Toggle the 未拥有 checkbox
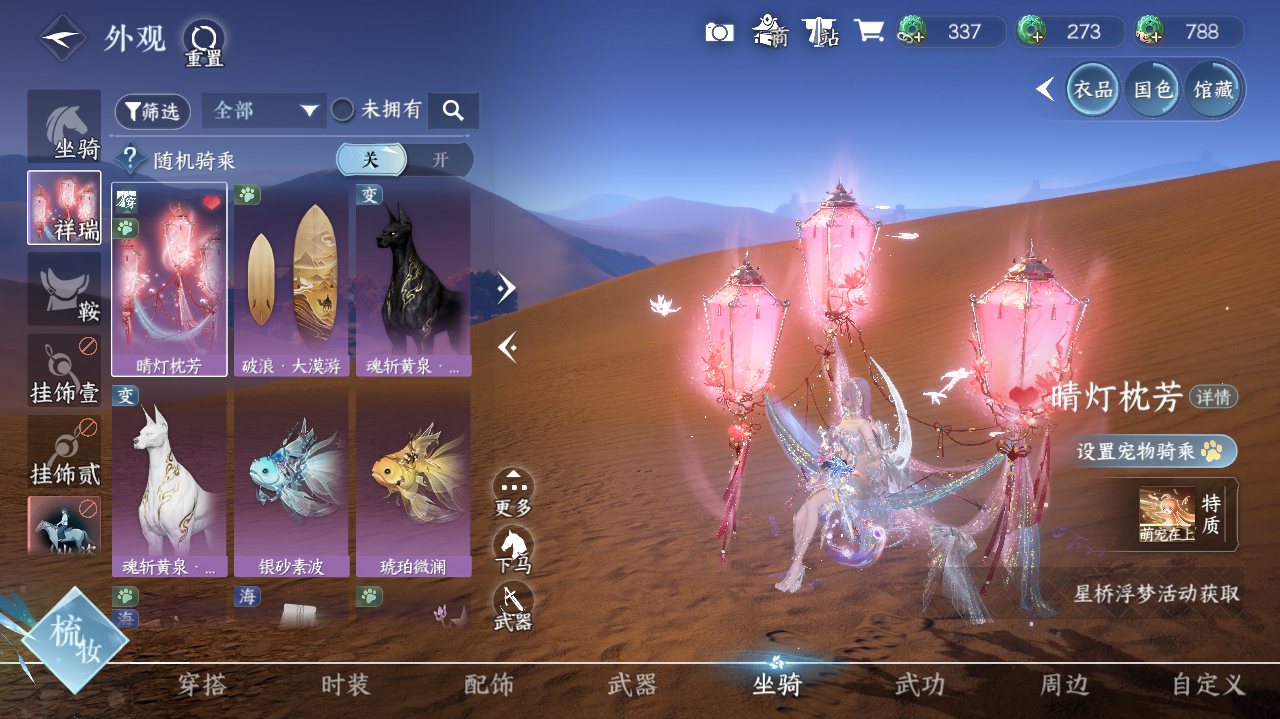This screenshot has width=1280, height=719. (x=343, y=110)
